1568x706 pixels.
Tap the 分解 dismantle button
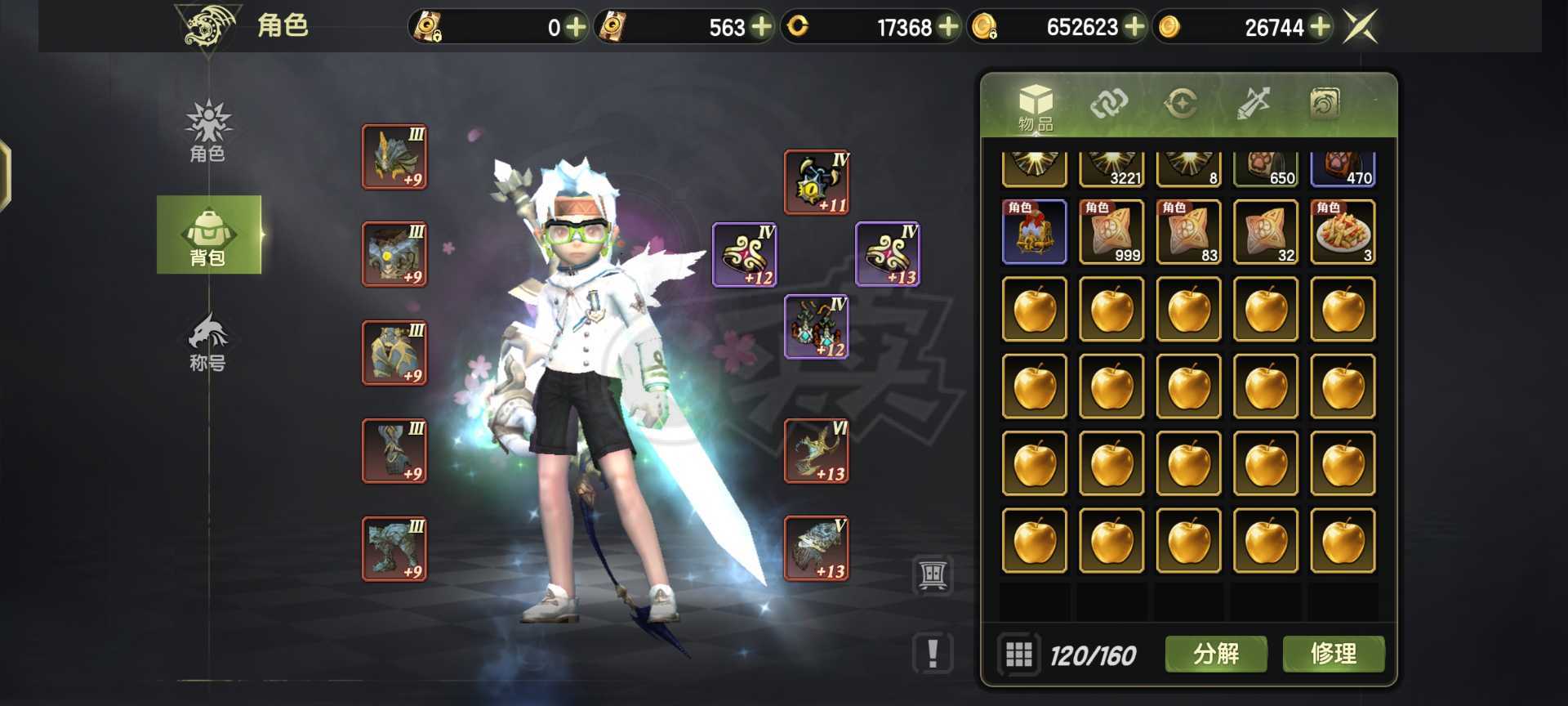click(1215, 654)
